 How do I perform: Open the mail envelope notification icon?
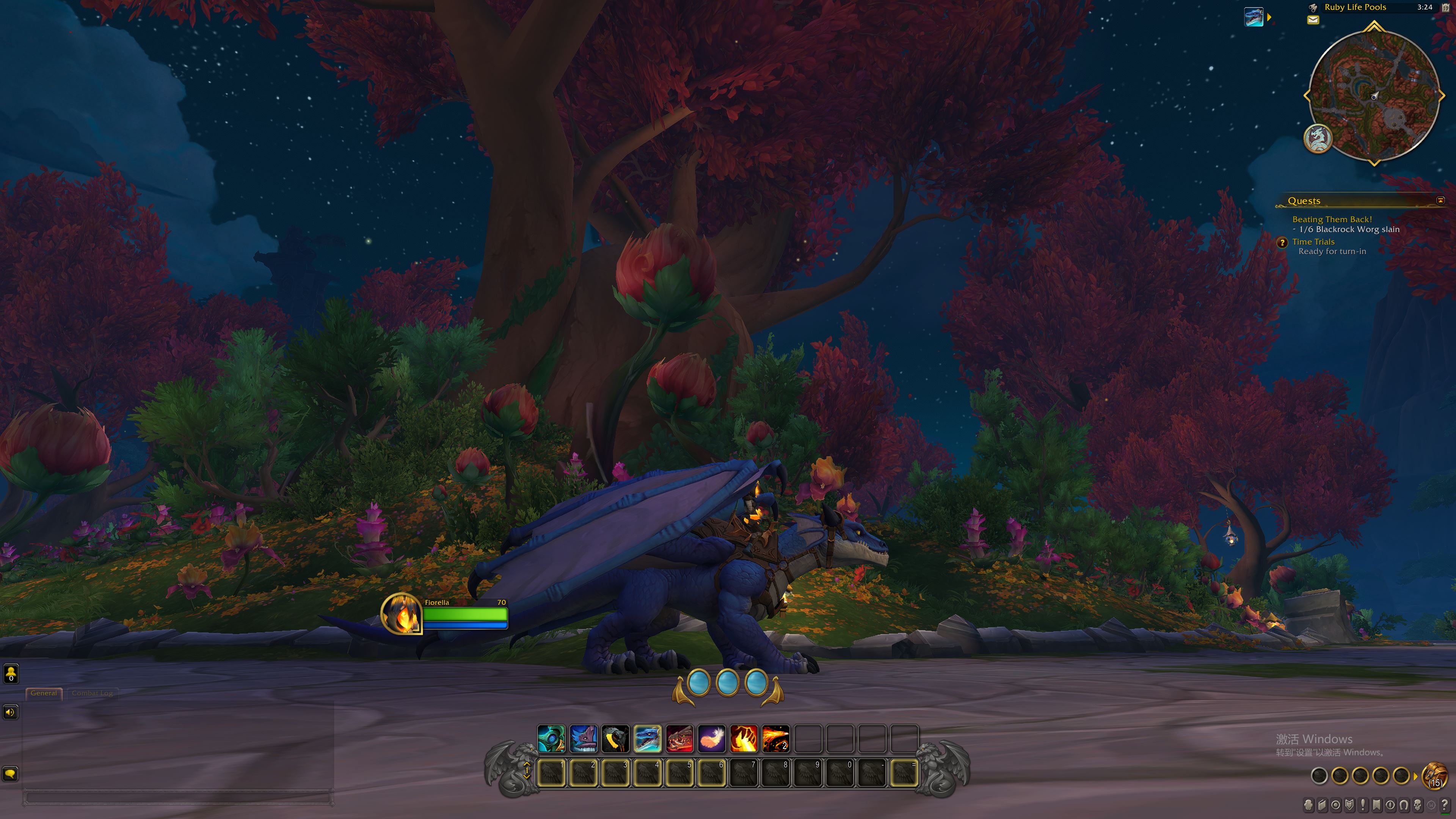click(x=1313, y=20)
